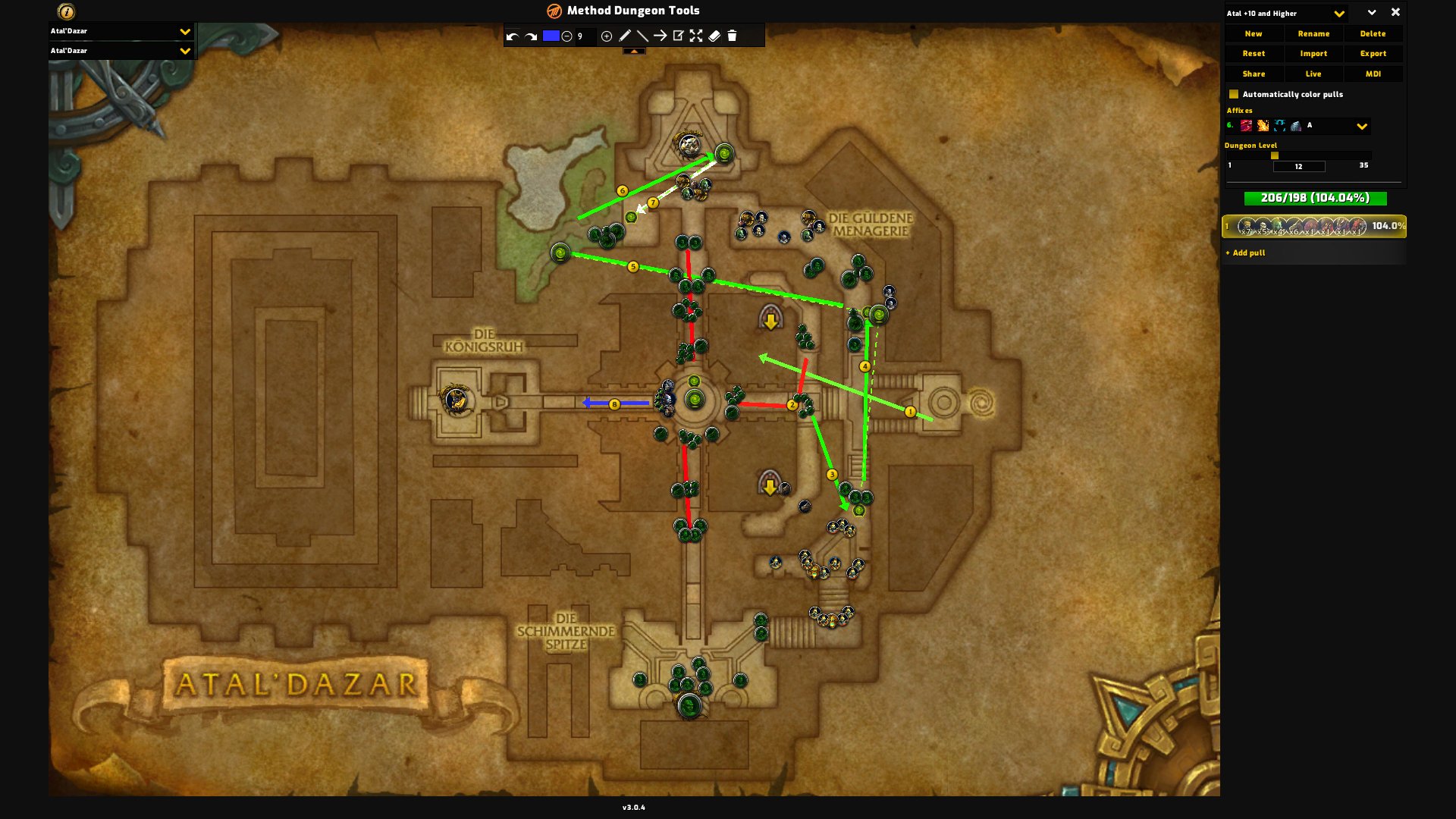Open the 'Atal +10 and Higher' preset dropdown
This screenshot has height=819, width=1456.
(x=1339, y=14)
